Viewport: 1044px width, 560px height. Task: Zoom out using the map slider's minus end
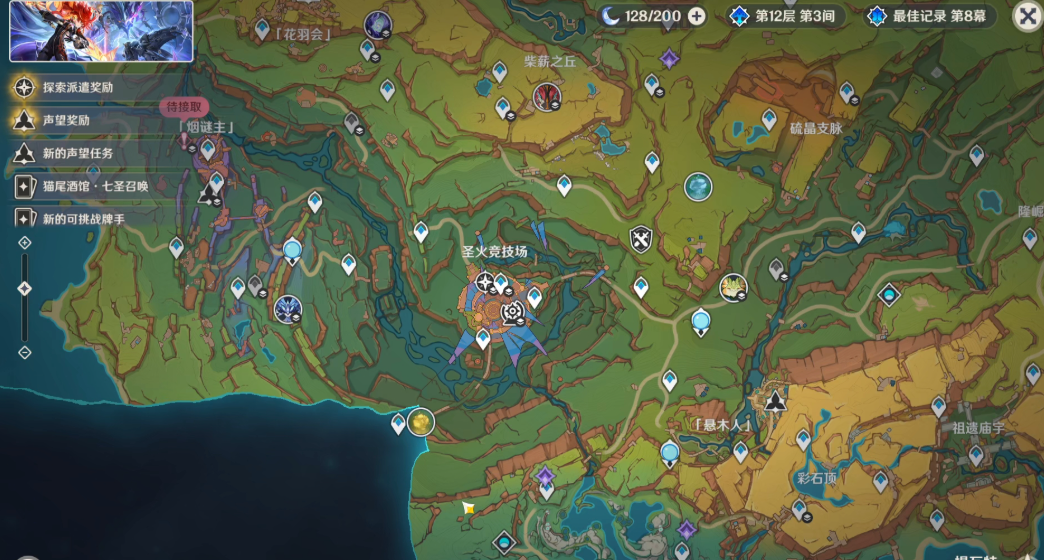pos(25,352)
